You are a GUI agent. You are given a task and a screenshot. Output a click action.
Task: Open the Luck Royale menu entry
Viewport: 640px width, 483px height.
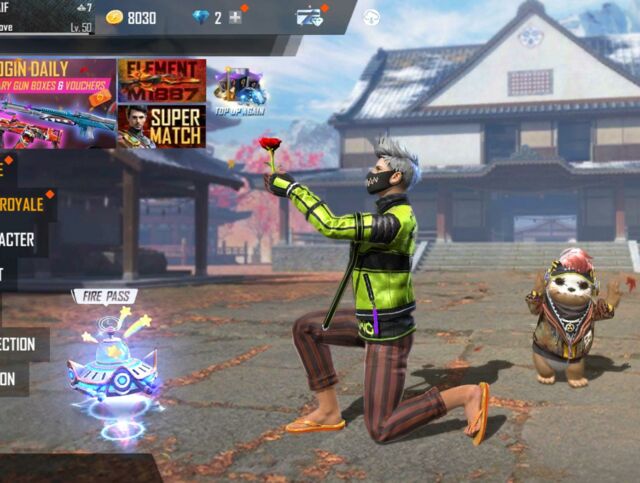click(x=26, y=204)
